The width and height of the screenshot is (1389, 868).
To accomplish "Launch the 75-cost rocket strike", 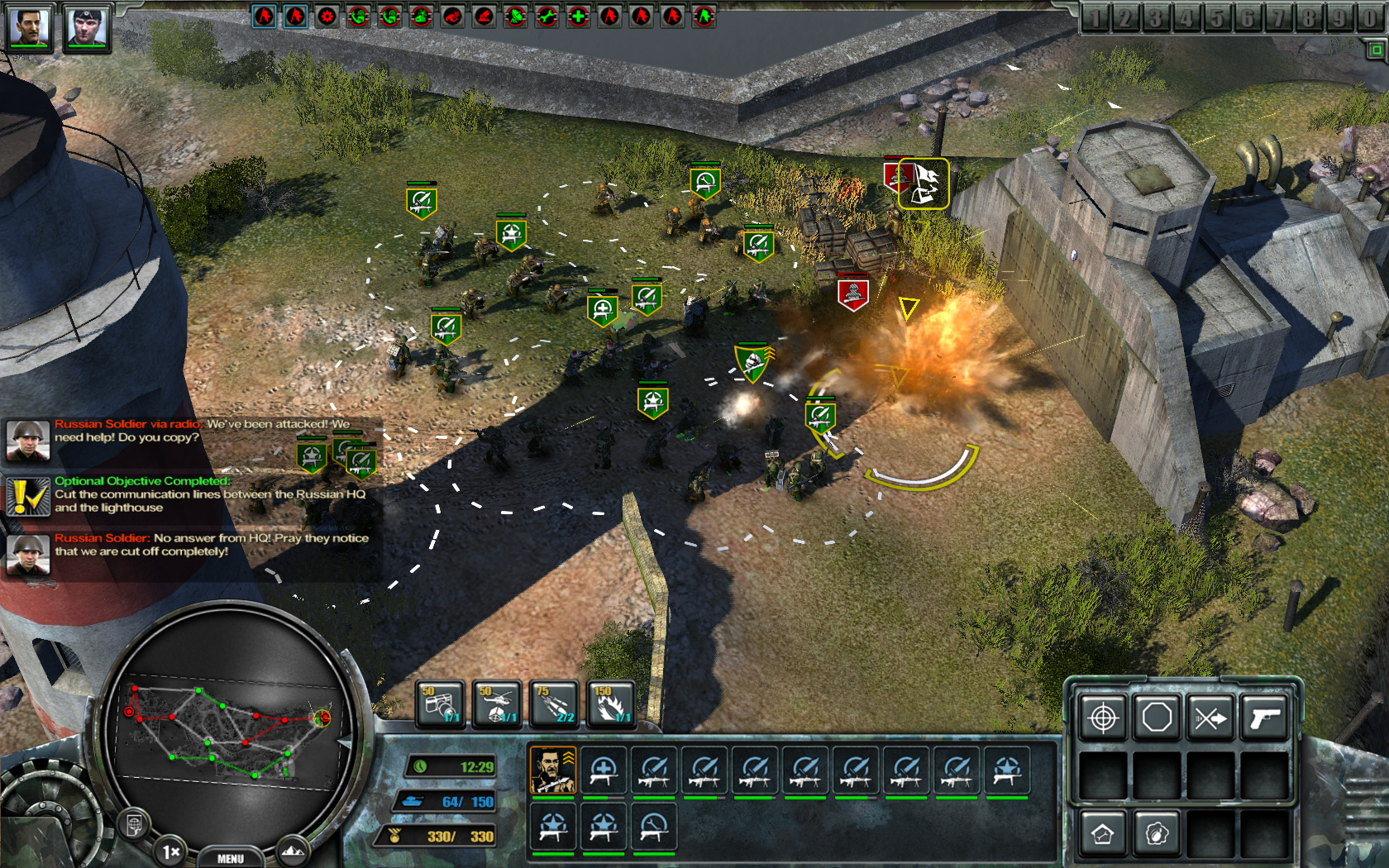I will pos(554,704).
